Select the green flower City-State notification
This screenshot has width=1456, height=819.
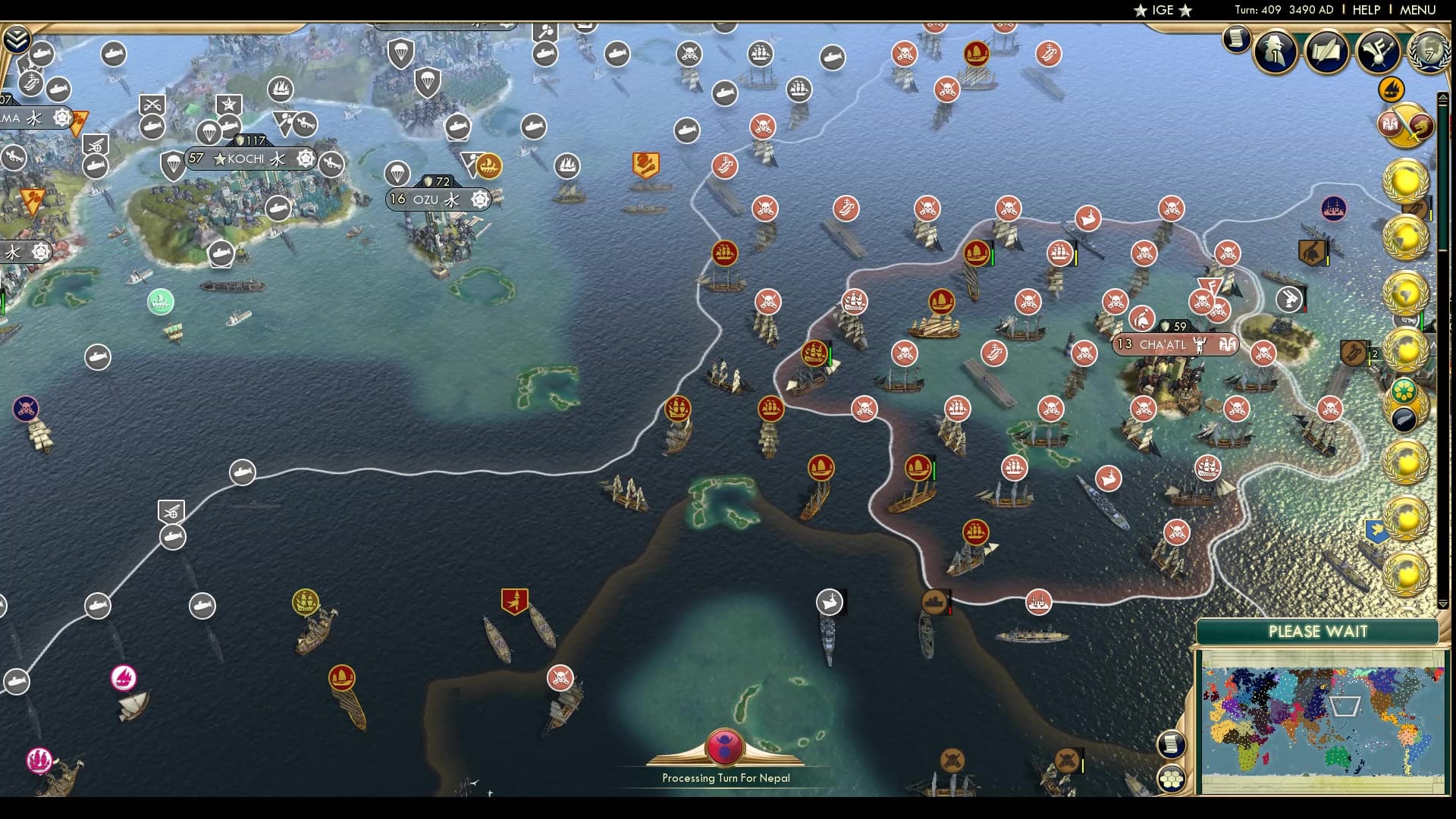pyautogui.click(x=1404, y=390)
